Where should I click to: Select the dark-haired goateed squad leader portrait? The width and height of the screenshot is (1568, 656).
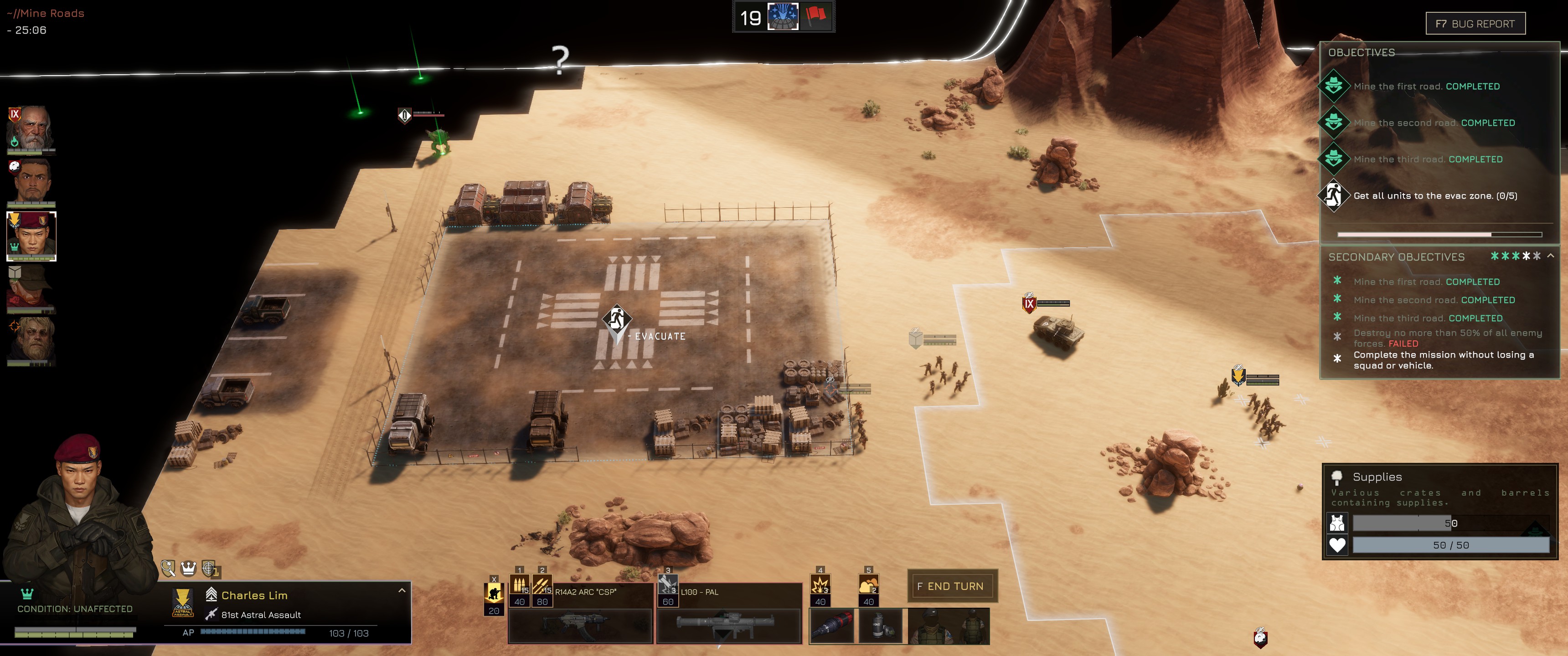[31, 181]
